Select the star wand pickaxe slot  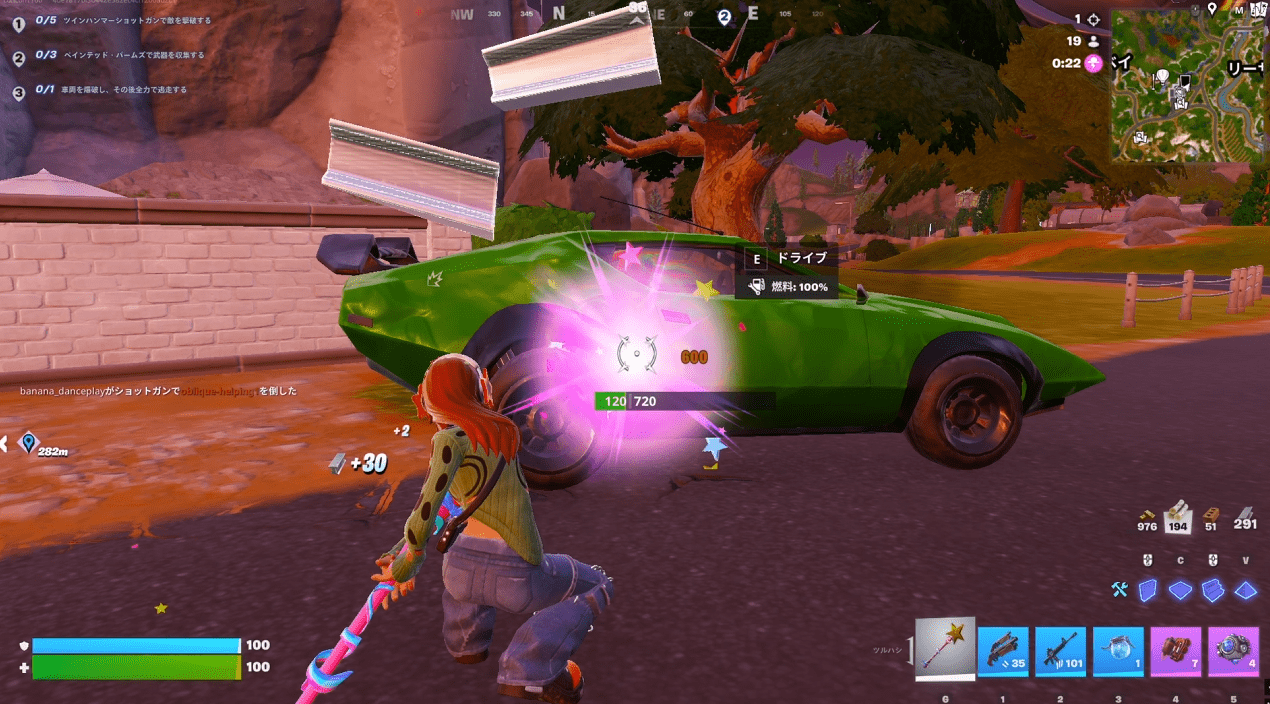[945, 649]
